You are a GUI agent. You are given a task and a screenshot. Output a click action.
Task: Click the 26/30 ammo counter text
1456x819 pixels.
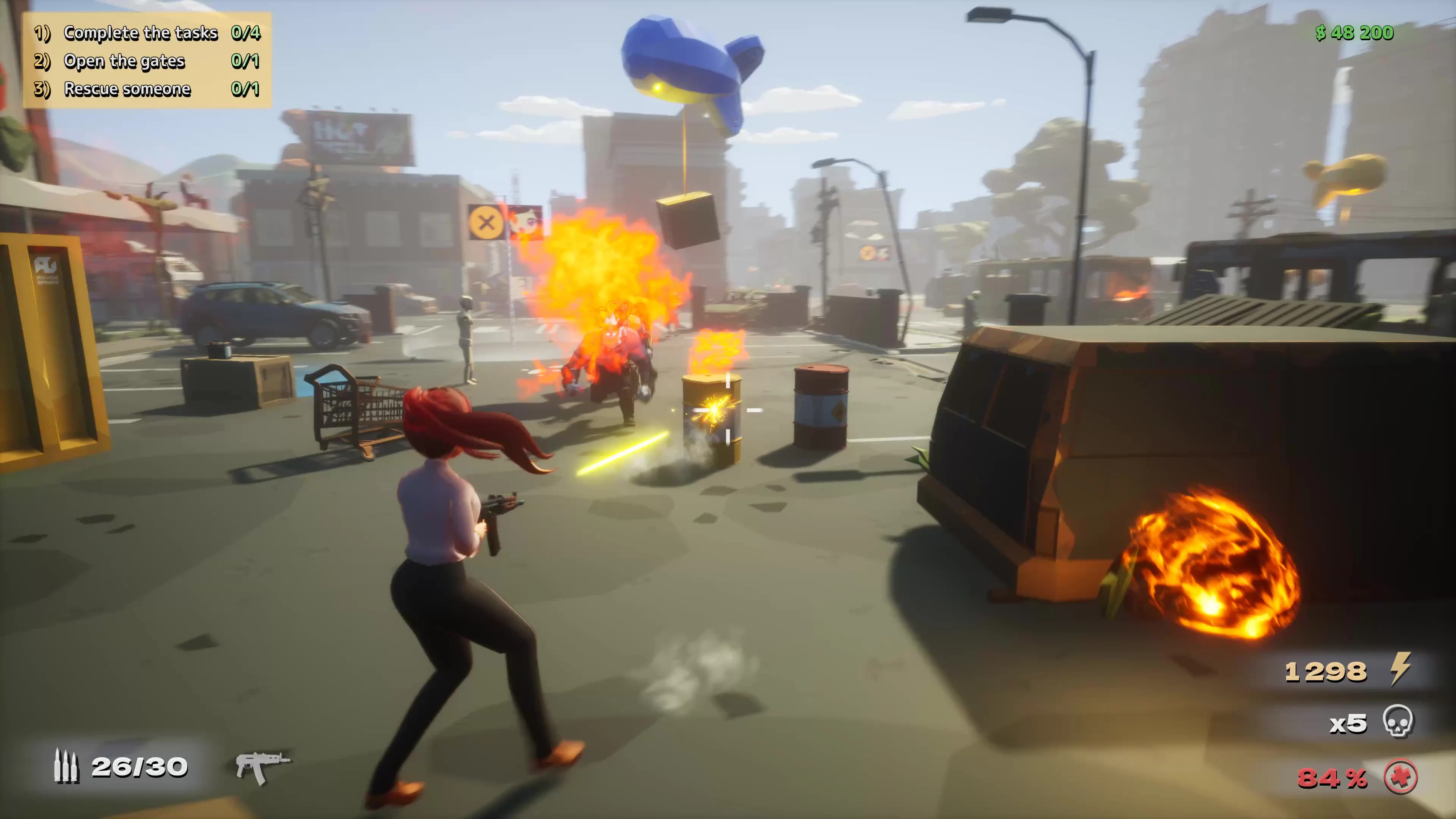(140, 767)
